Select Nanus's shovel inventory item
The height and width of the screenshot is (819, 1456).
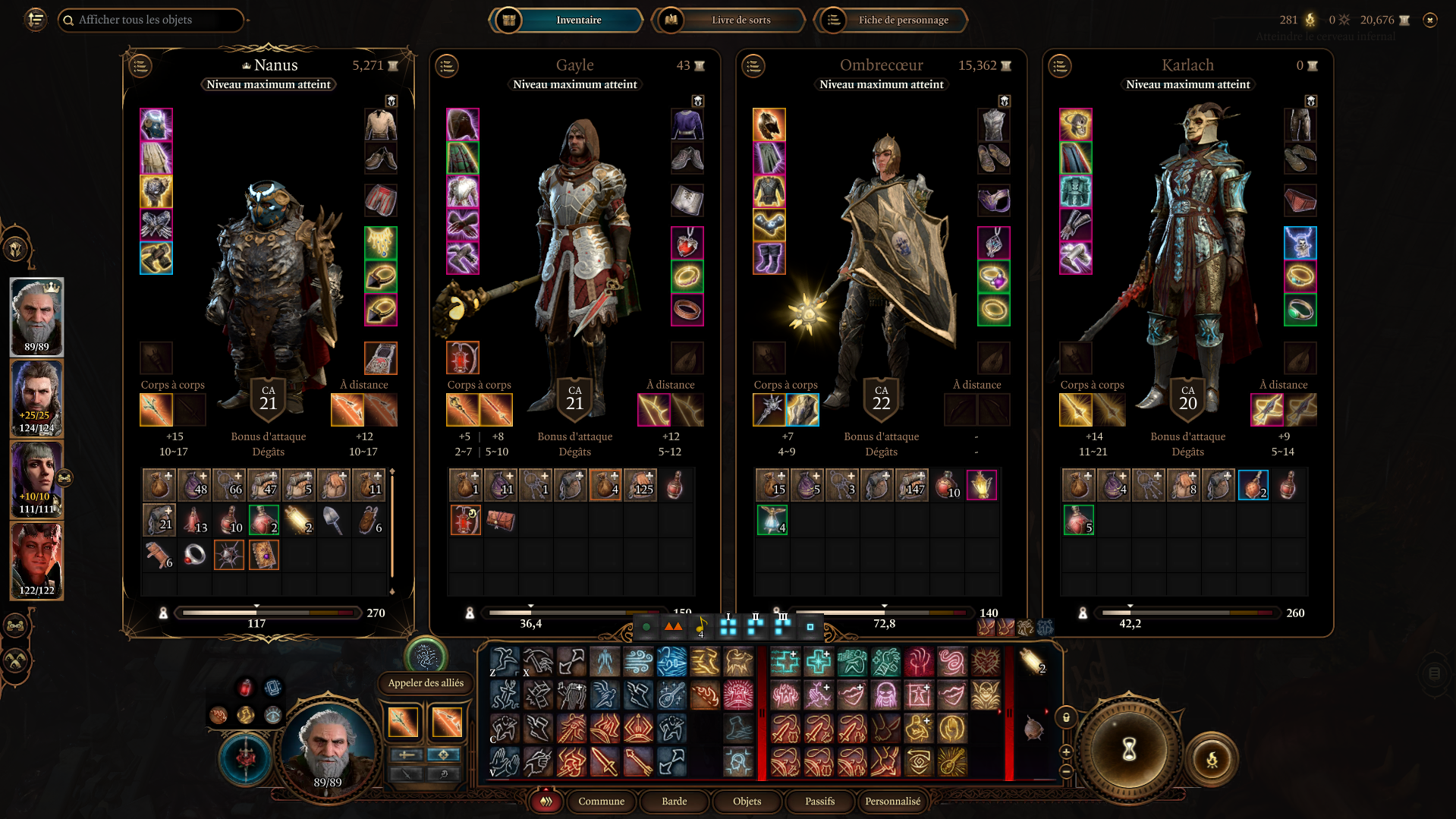tap(333, 520)
